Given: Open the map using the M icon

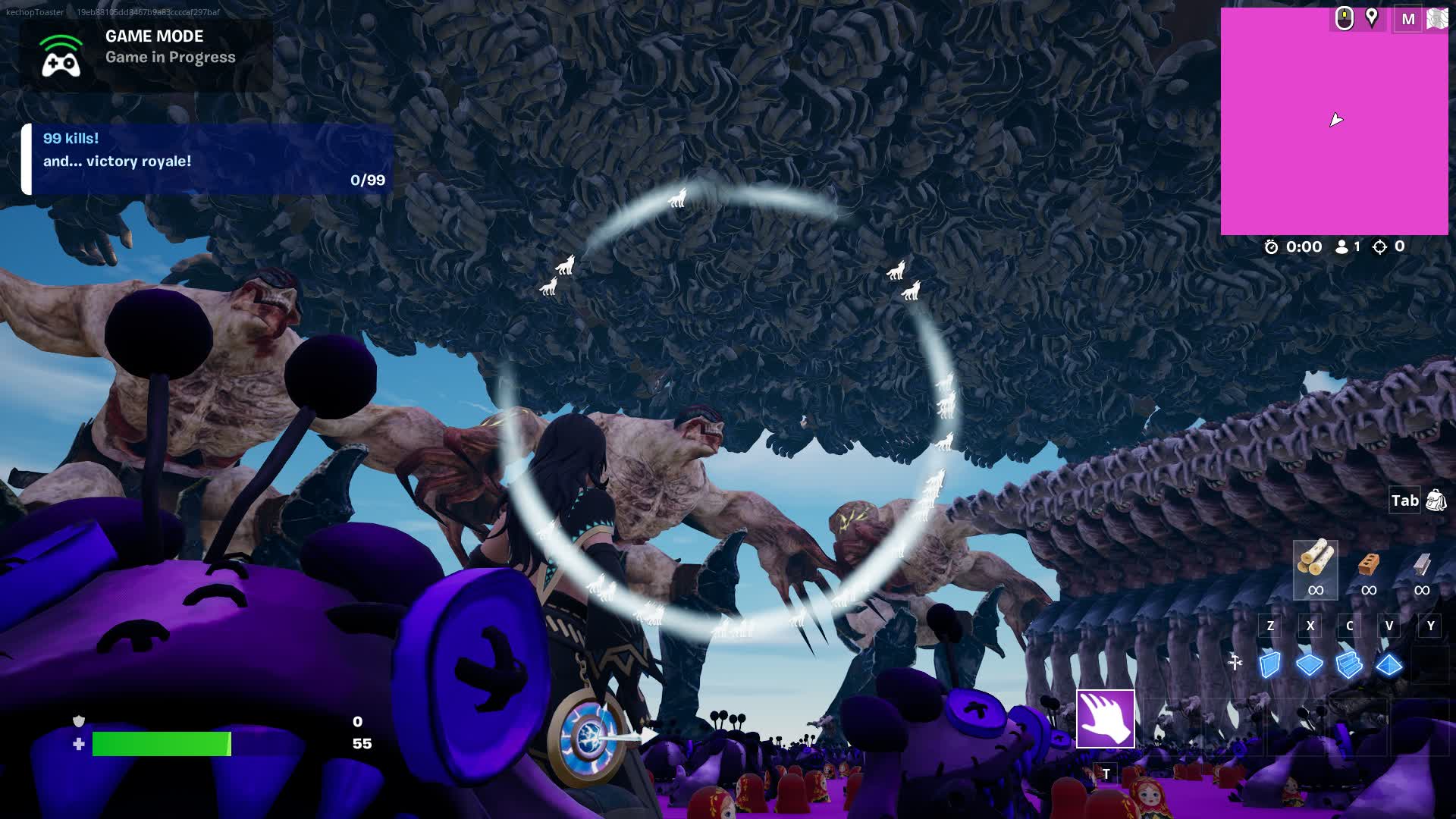Looking at the screenshot, I should 1408,18.
